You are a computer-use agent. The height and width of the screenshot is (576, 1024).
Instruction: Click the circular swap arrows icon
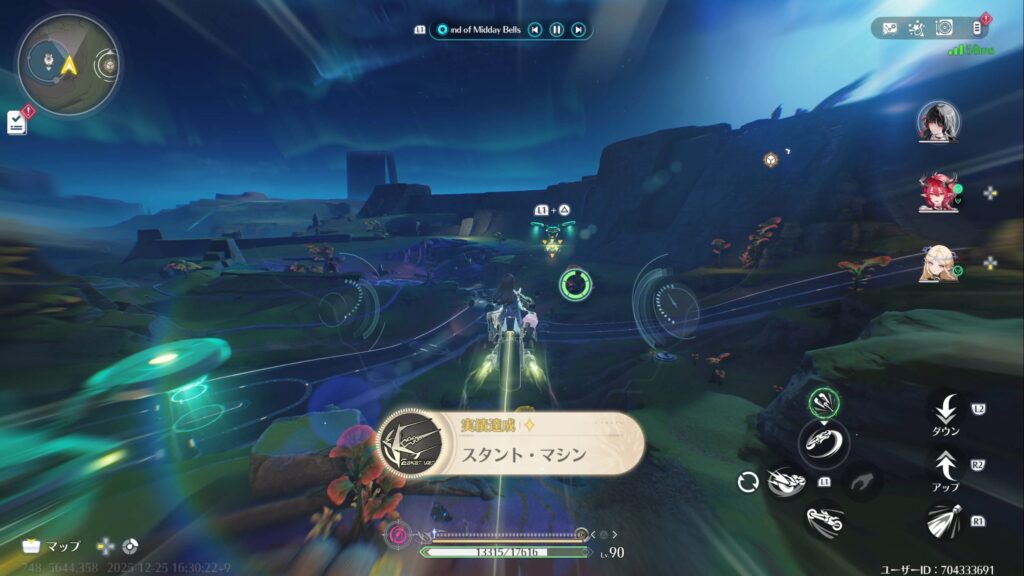746,482
